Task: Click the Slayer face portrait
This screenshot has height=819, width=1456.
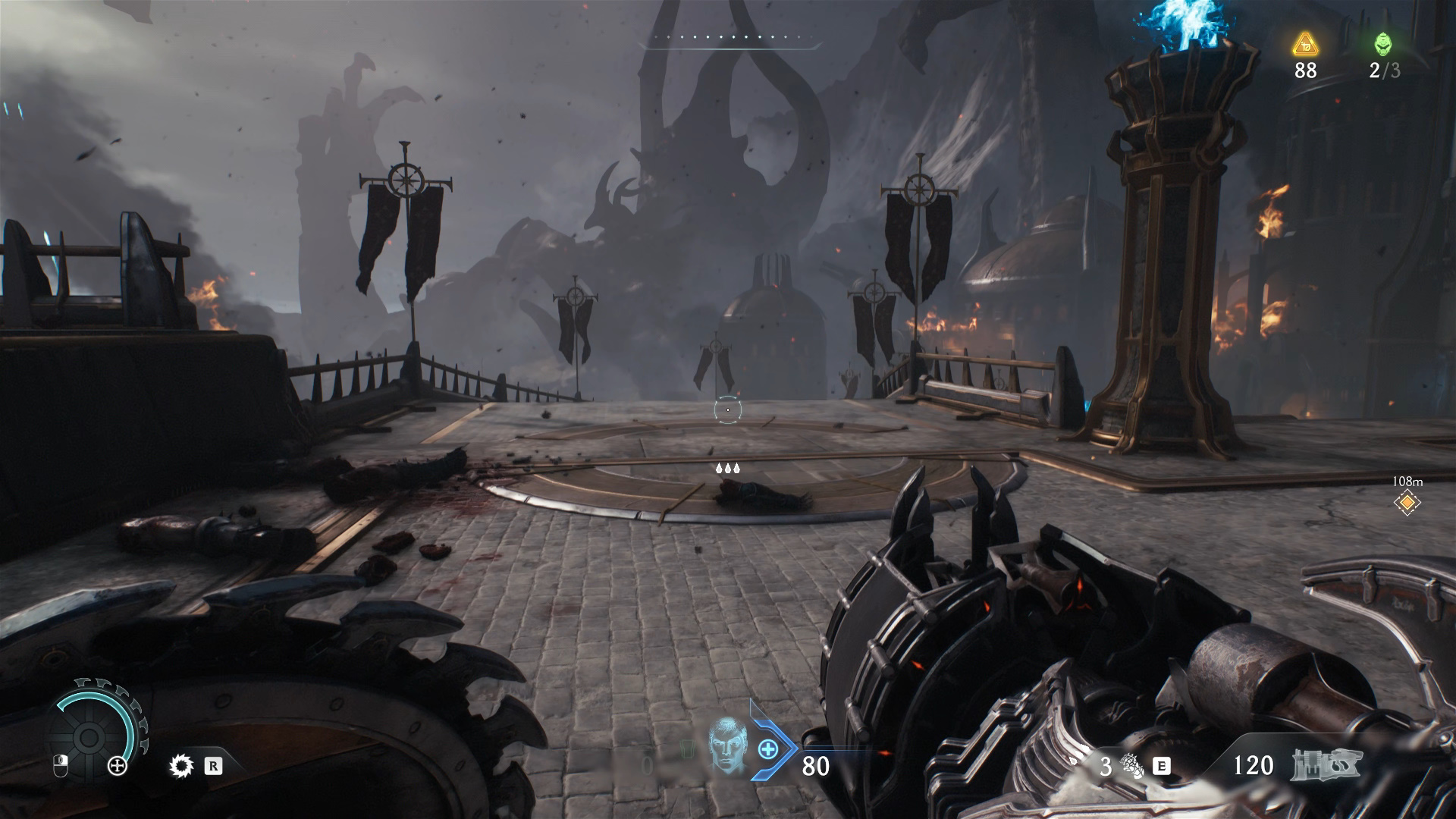Action: click(727, 746)
